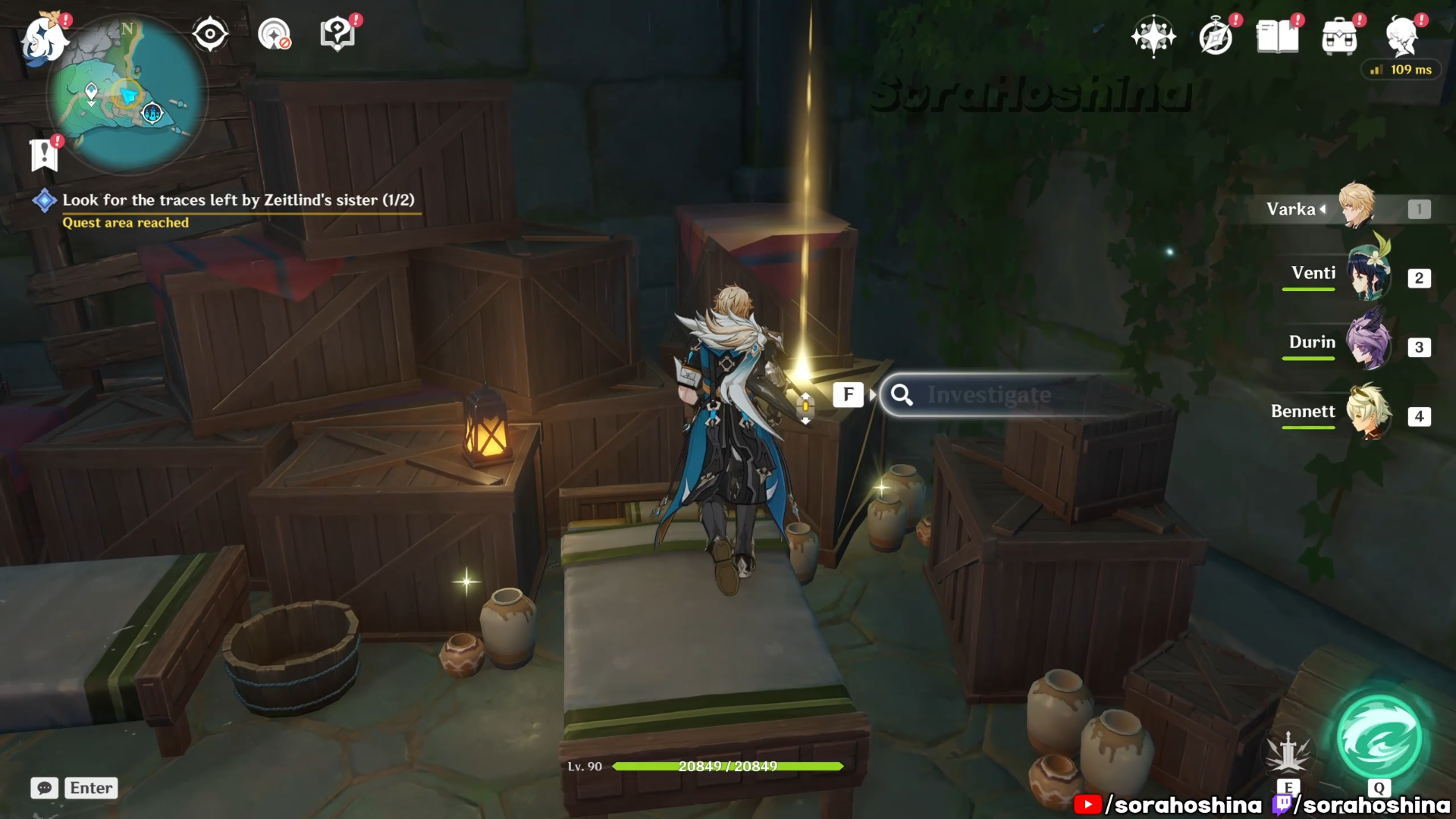Activate the Elemental Burst skill
1456x819 pixels.
(1379, 739)
